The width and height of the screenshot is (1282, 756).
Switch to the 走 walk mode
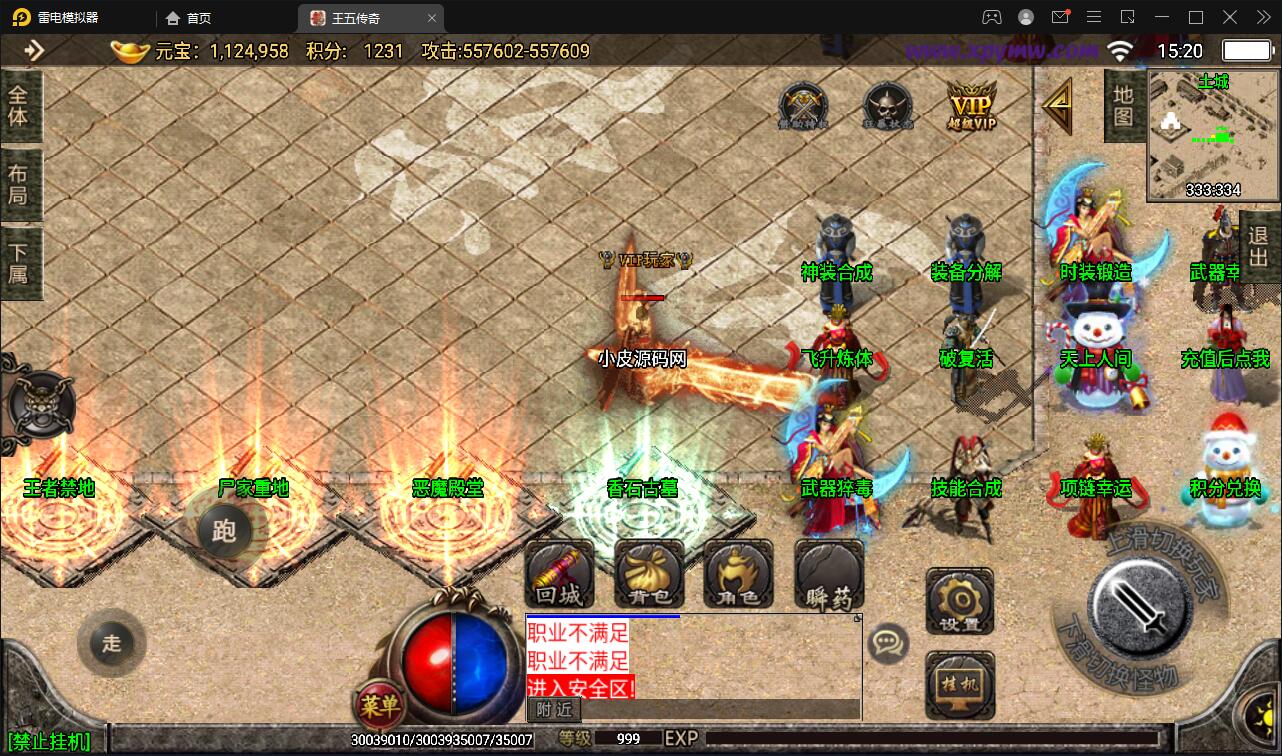(x=111, y=643)
